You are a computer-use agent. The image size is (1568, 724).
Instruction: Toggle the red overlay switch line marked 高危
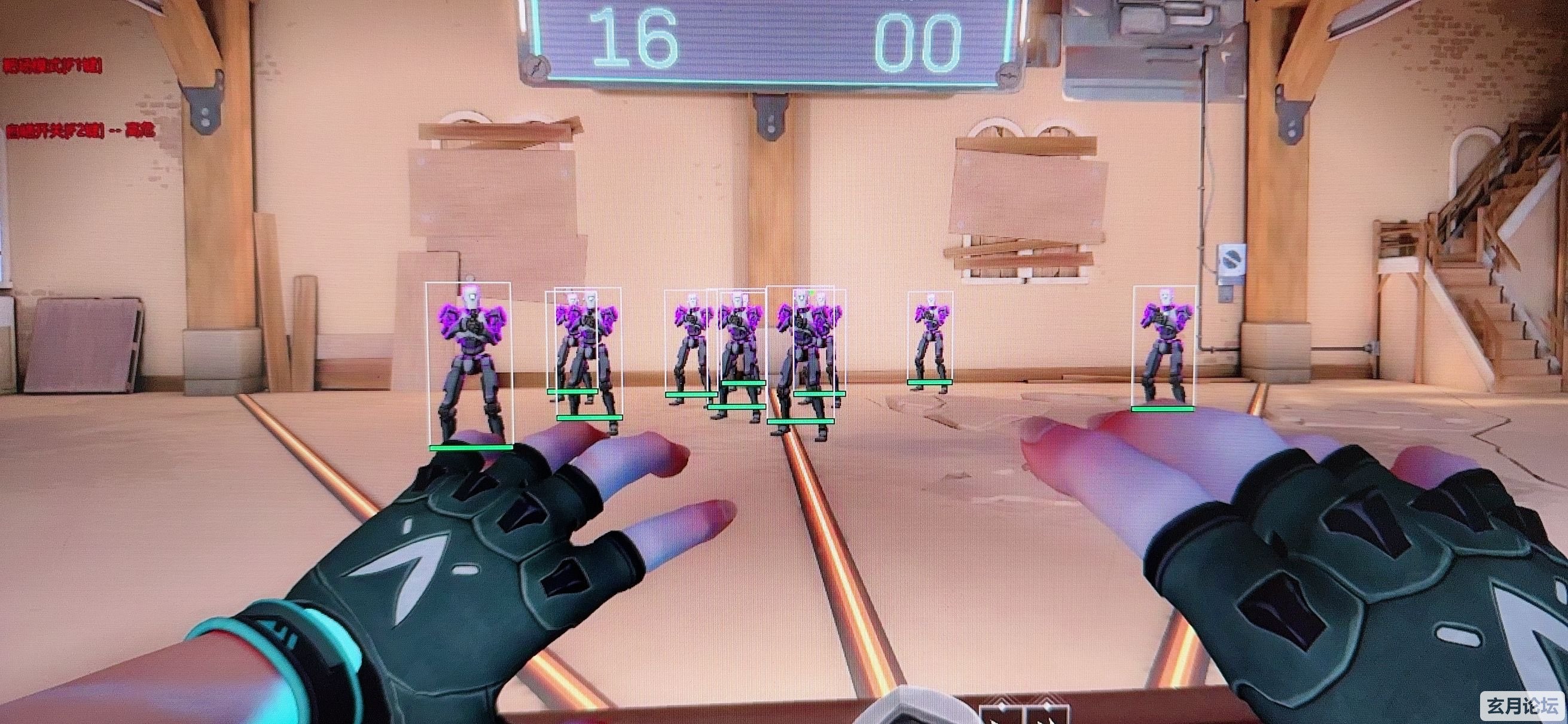(80, 130)
